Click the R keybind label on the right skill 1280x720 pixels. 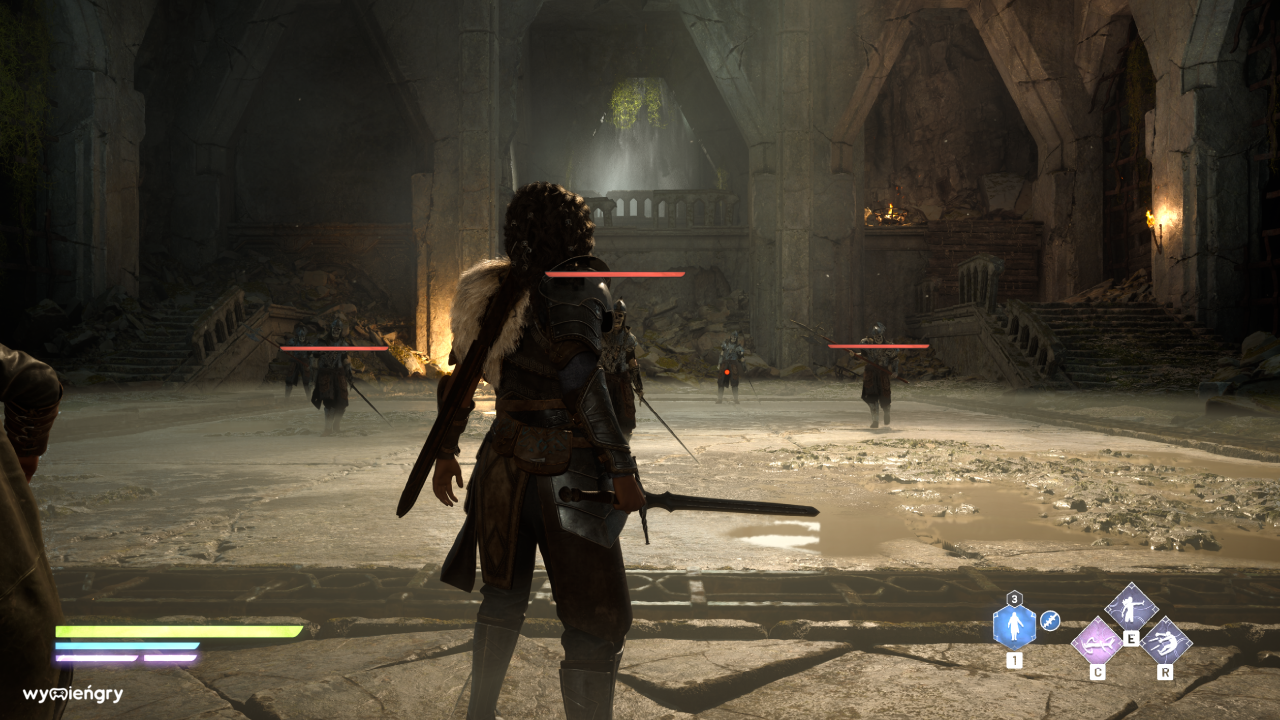pyautogui.click(x=1165, y=673)
